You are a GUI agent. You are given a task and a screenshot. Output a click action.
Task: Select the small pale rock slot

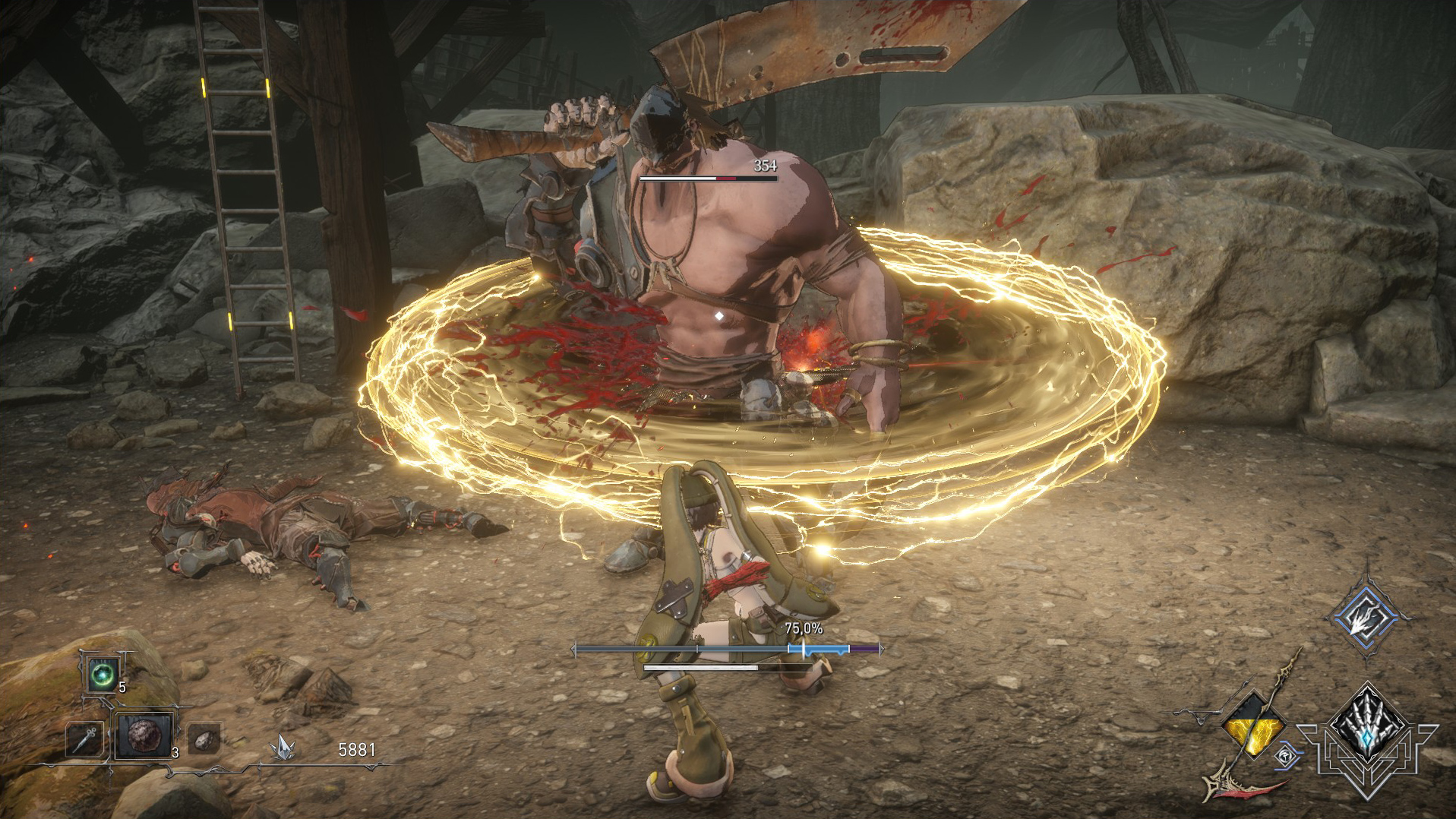coord(204,738)
